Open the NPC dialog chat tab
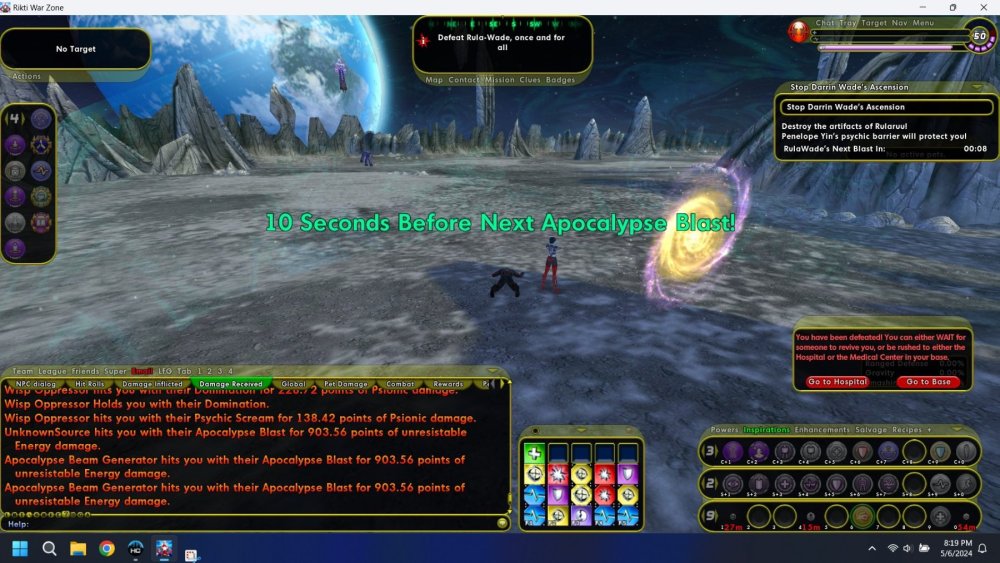 tap(36, 383)
